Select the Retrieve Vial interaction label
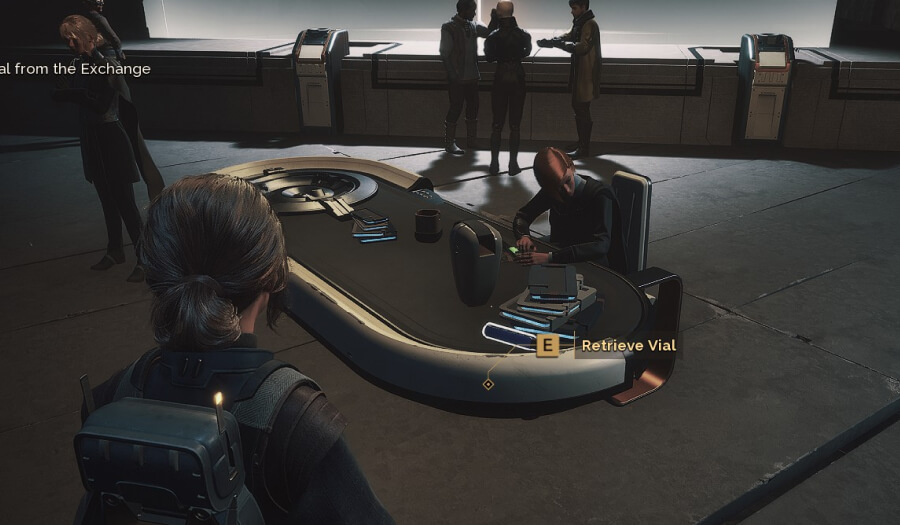The image size is (900, 525). (x=628, y=346)
